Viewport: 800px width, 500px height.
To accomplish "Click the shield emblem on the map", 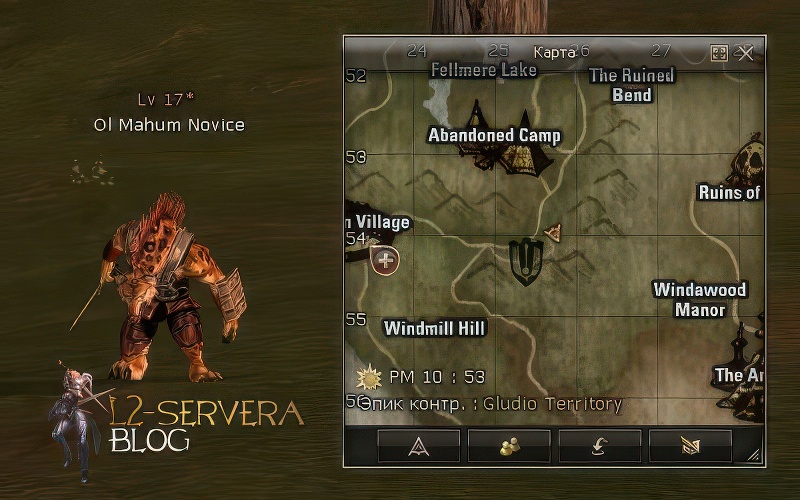I will click(x=524, y=261).
